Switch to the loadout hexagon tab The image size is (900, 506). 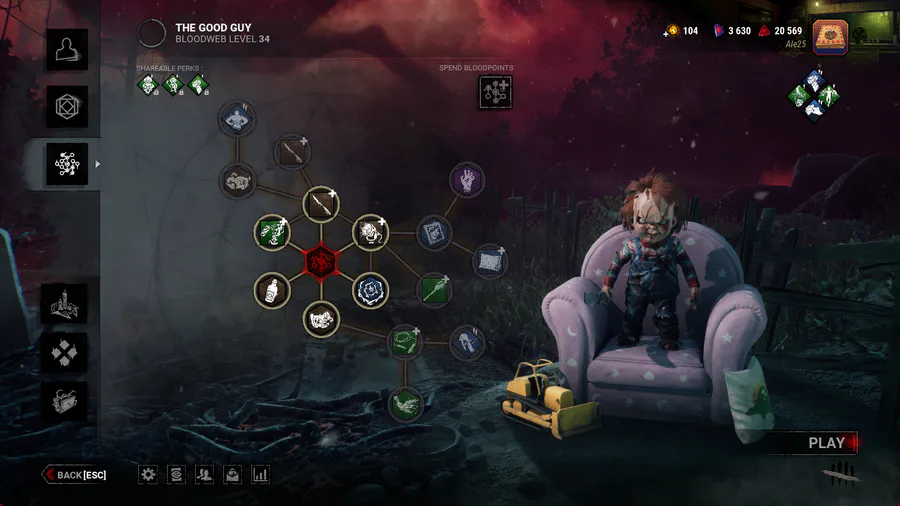click(66, 107)
